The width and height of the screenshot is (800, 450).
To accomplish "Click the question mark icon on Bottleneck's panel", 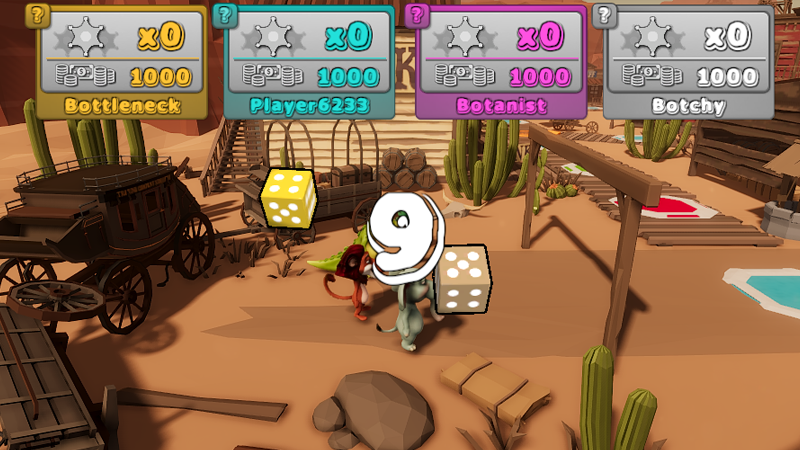I will coord(40,15).
